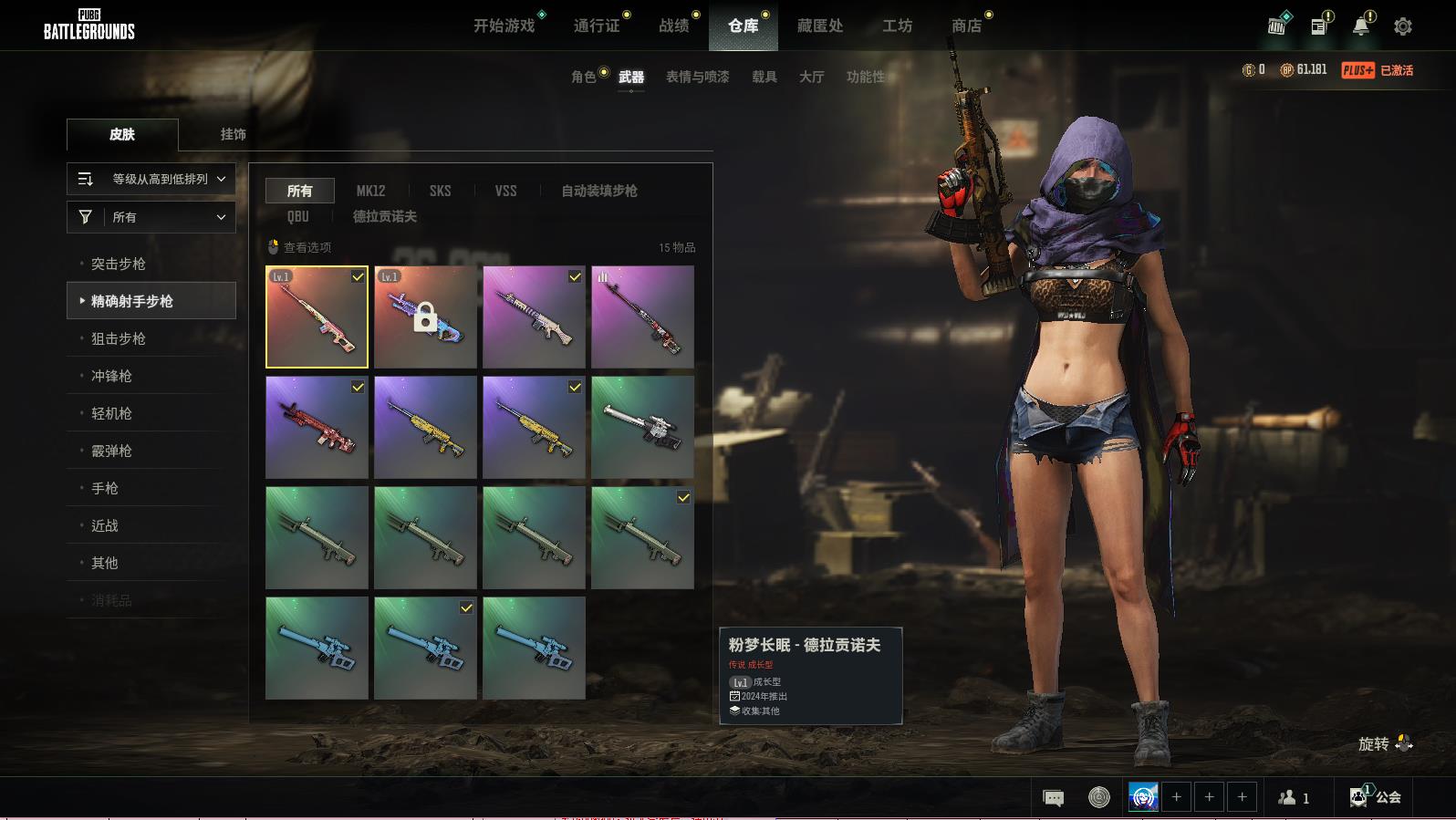Filter skins by the 德拉贡诺夫 tab
The image size is (1456, 820).
click(x=384, y=216)
